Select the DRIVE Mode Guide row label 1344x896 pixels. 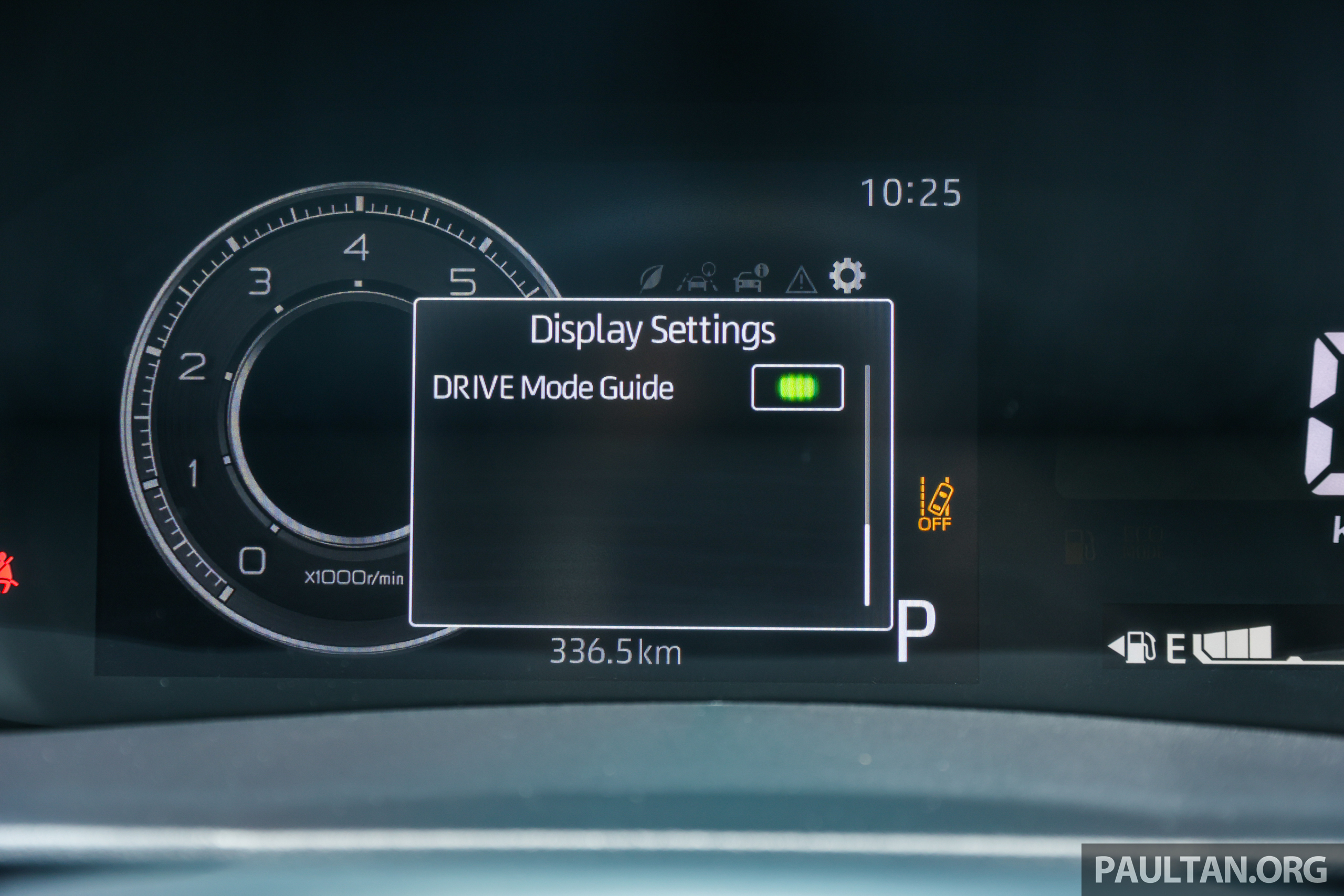tap(553, 388)
